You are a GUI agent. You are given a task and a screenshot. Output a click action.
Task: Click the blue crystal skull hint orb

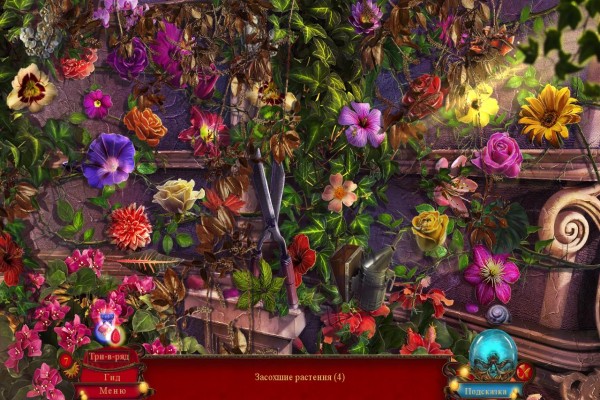click(x=491, y=356)
